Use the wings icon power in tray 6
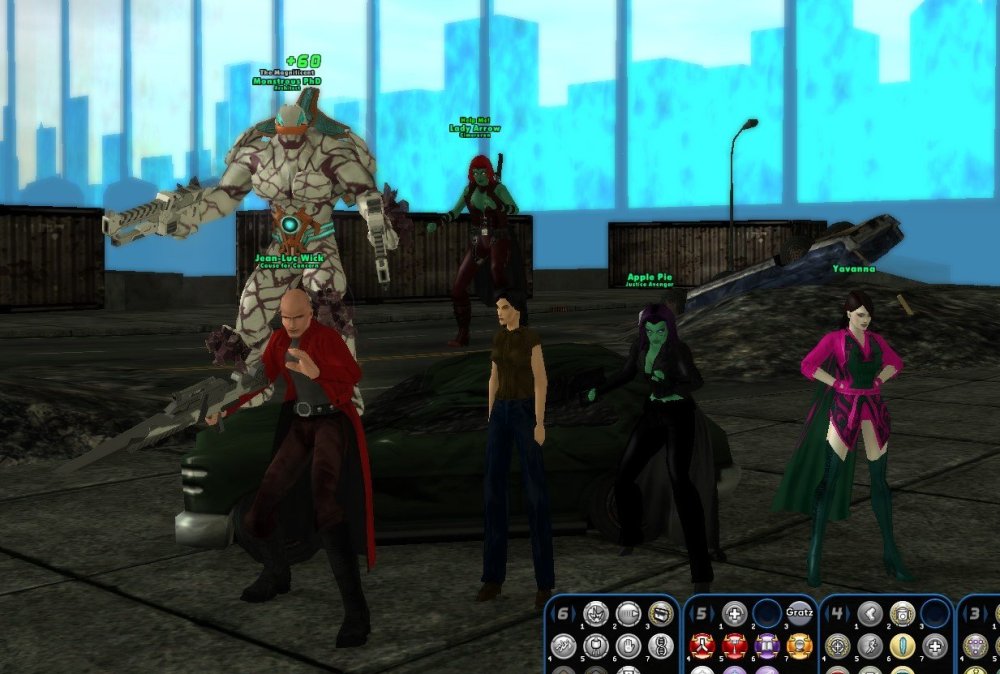 [563, 646]
